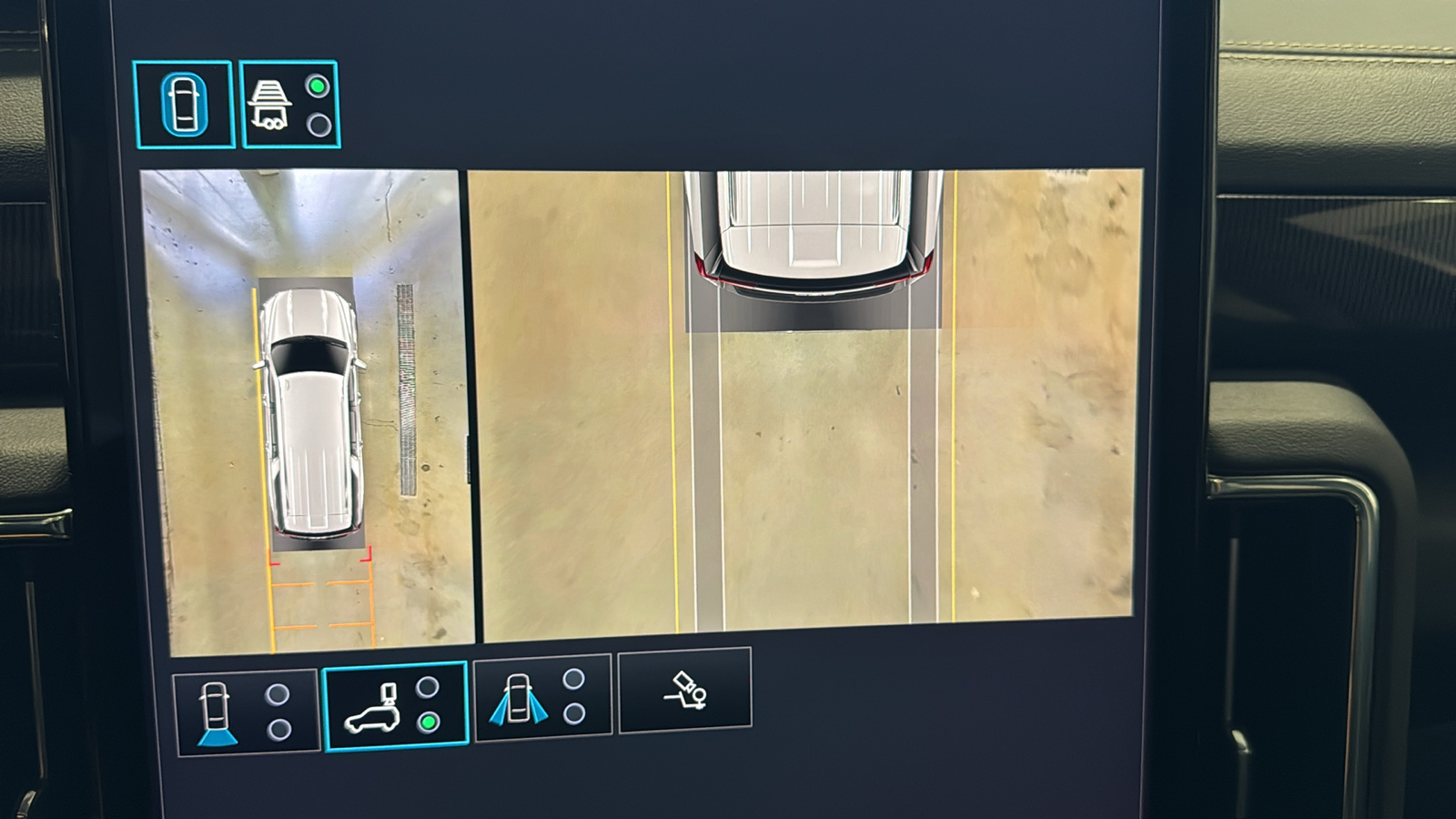
Task: Open the hitch camera view button
Action: click(685, 691)
